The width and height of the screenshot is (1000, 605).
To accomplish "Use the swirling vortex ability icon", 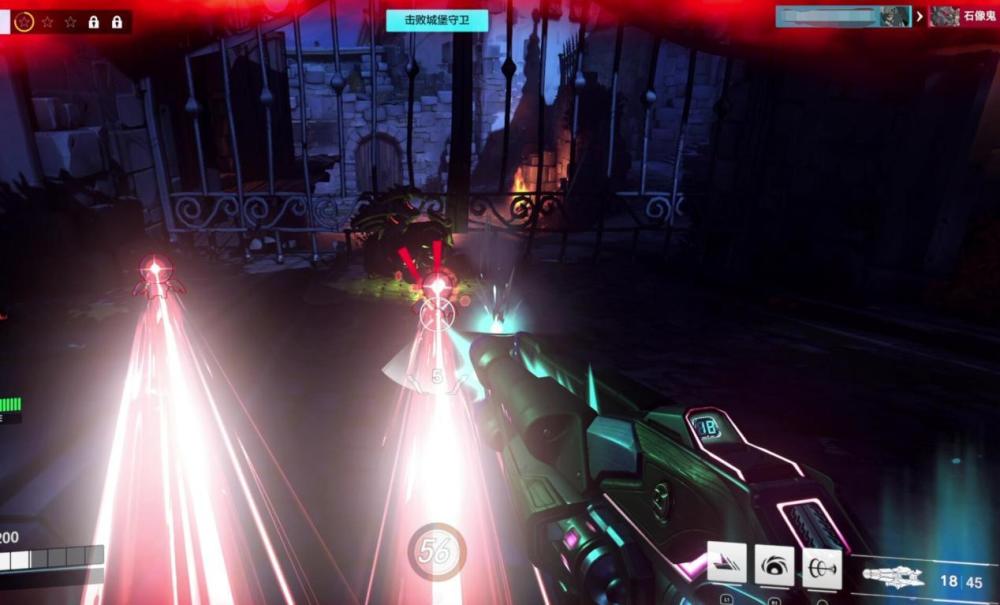I will 774,565.
